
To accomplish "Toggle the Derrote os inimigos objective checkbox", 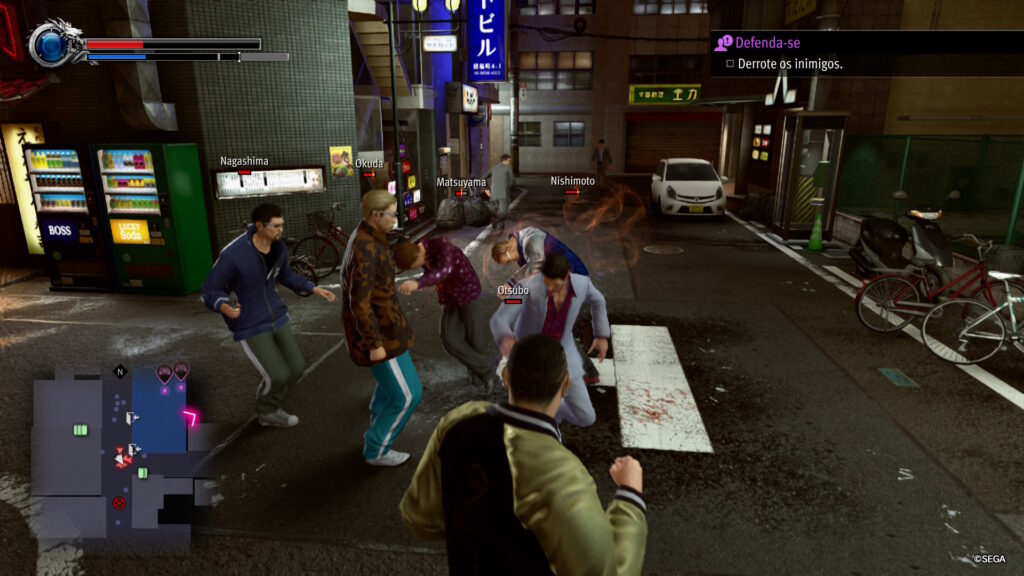I will click(730, 64).
